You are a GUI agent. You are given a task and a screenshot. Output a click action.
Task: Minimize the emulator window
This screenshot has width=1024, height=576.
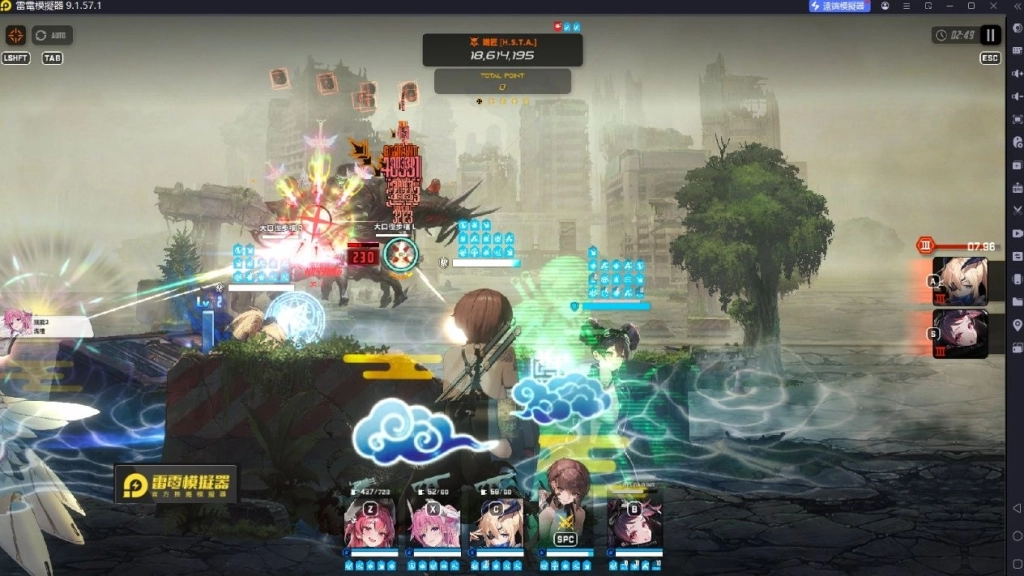(x=949, y=6)
